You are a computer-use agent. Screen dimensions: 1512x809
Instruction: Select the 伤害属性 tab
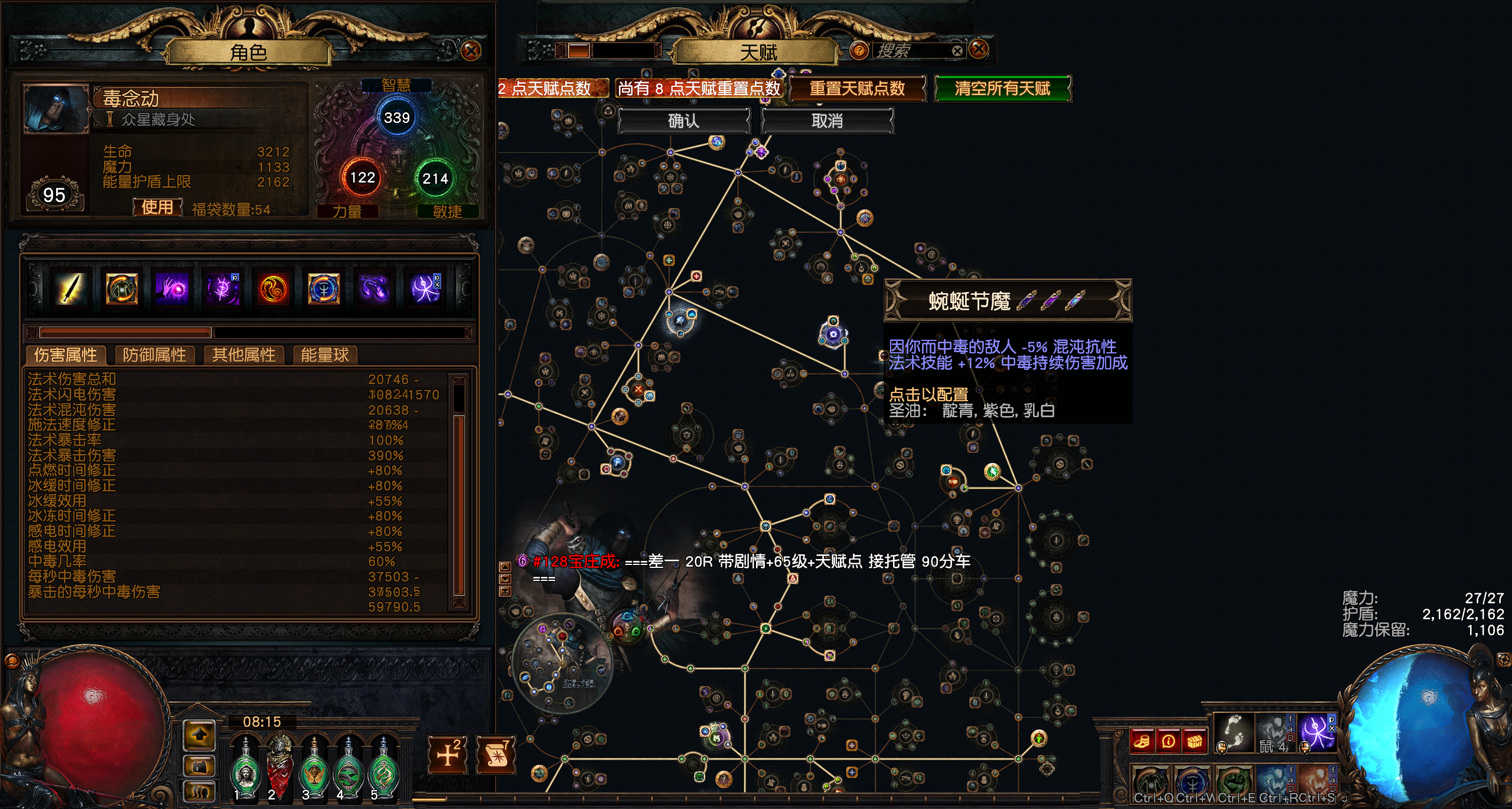pos(66,355)
